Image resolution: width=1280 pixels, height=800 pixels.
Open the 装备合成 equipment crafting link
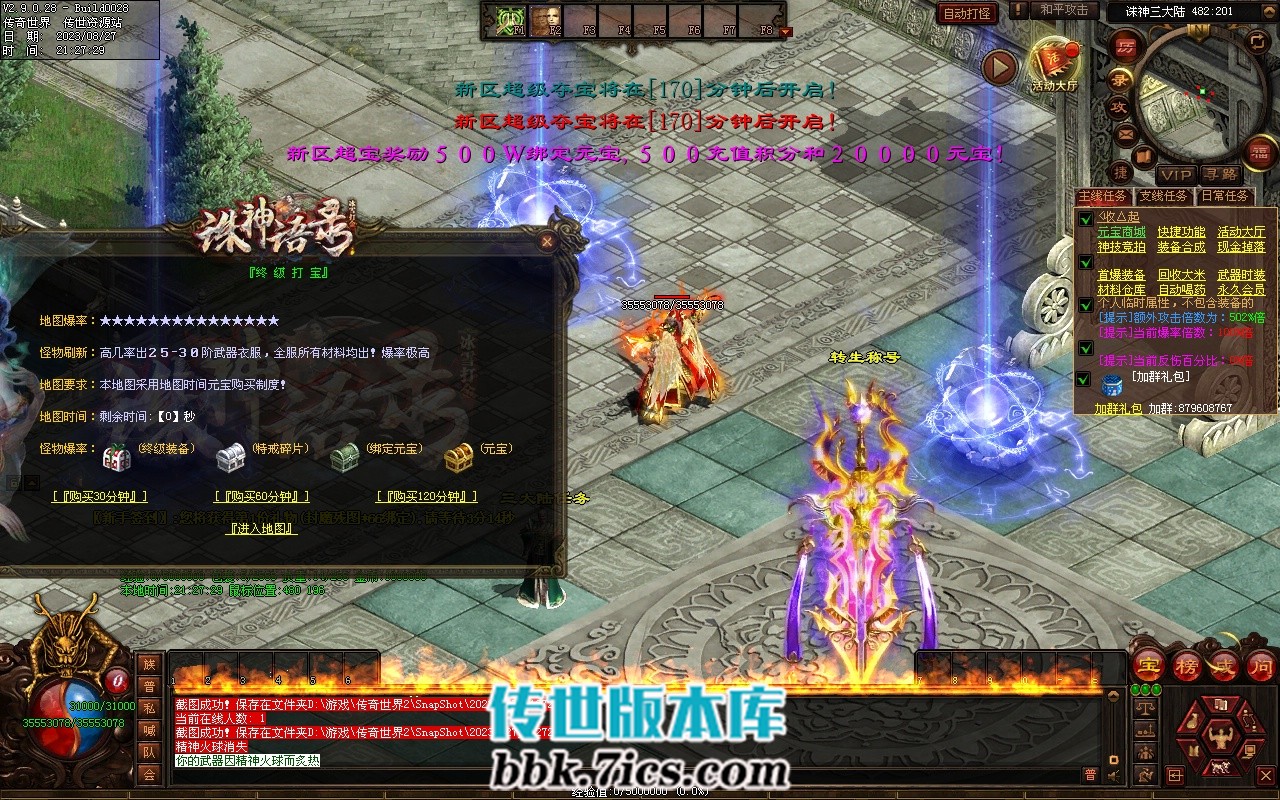1181,247
